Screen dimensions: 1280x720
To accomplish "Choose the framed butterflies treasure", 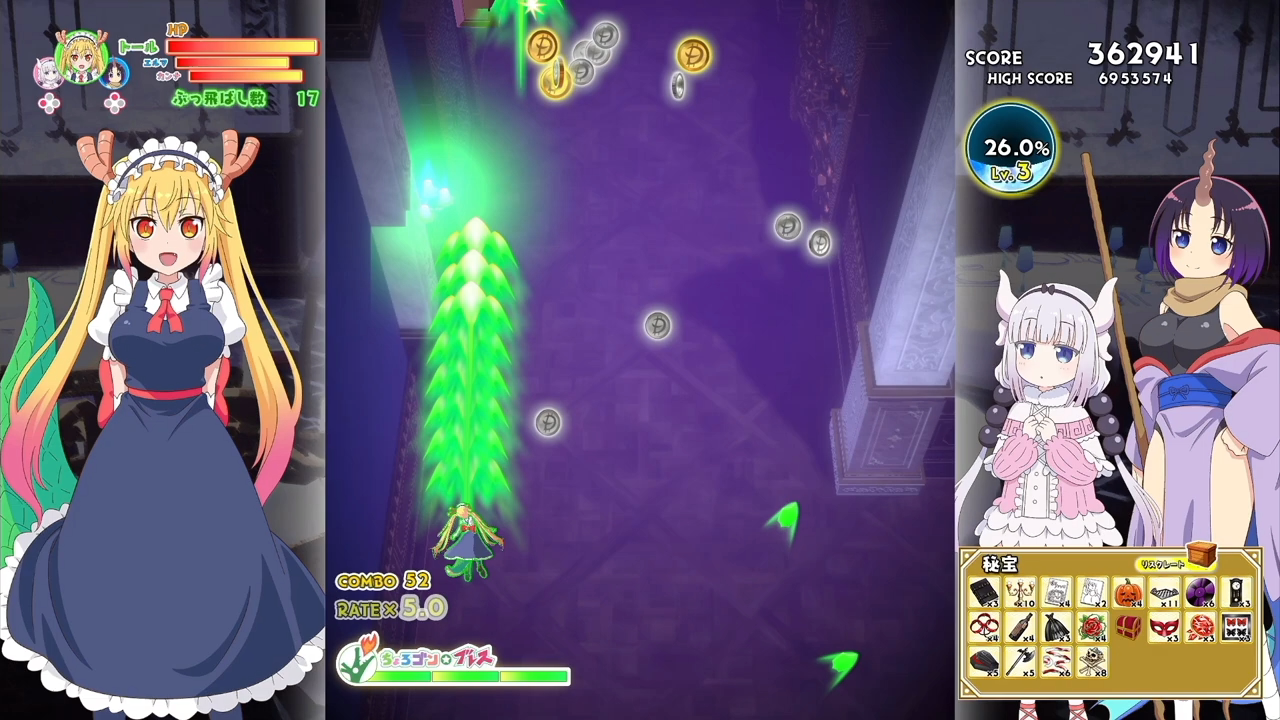I will click(1237, 628).
